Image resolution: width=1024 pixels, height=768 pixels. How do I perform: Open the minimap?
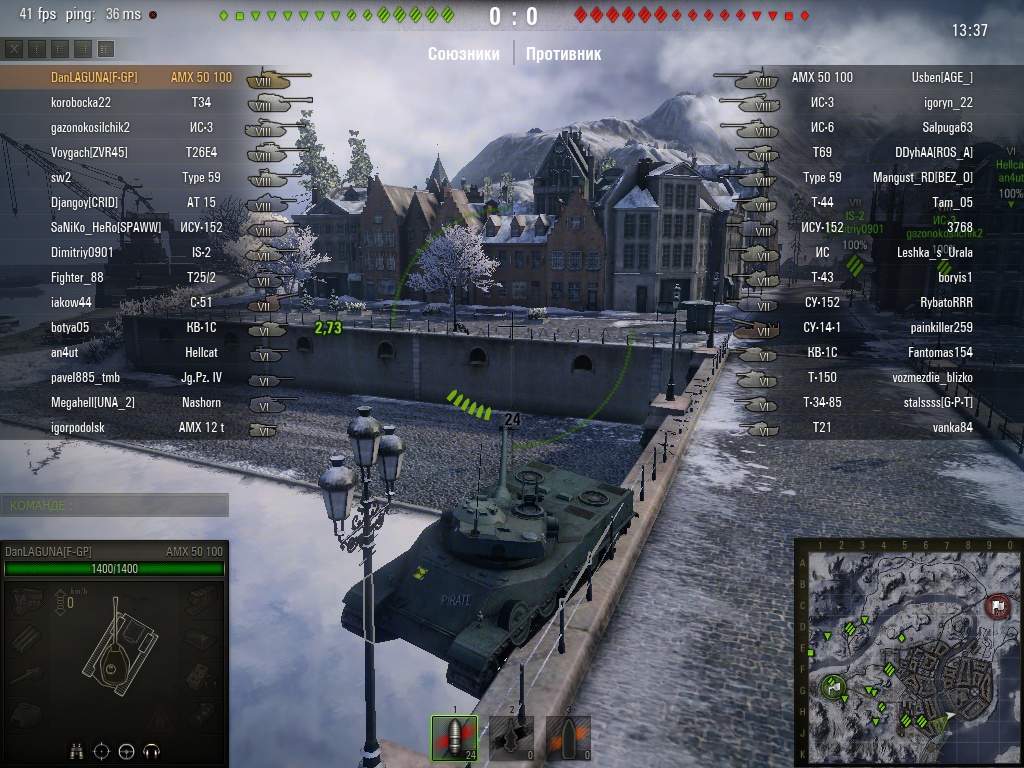(x=908, y=652)
